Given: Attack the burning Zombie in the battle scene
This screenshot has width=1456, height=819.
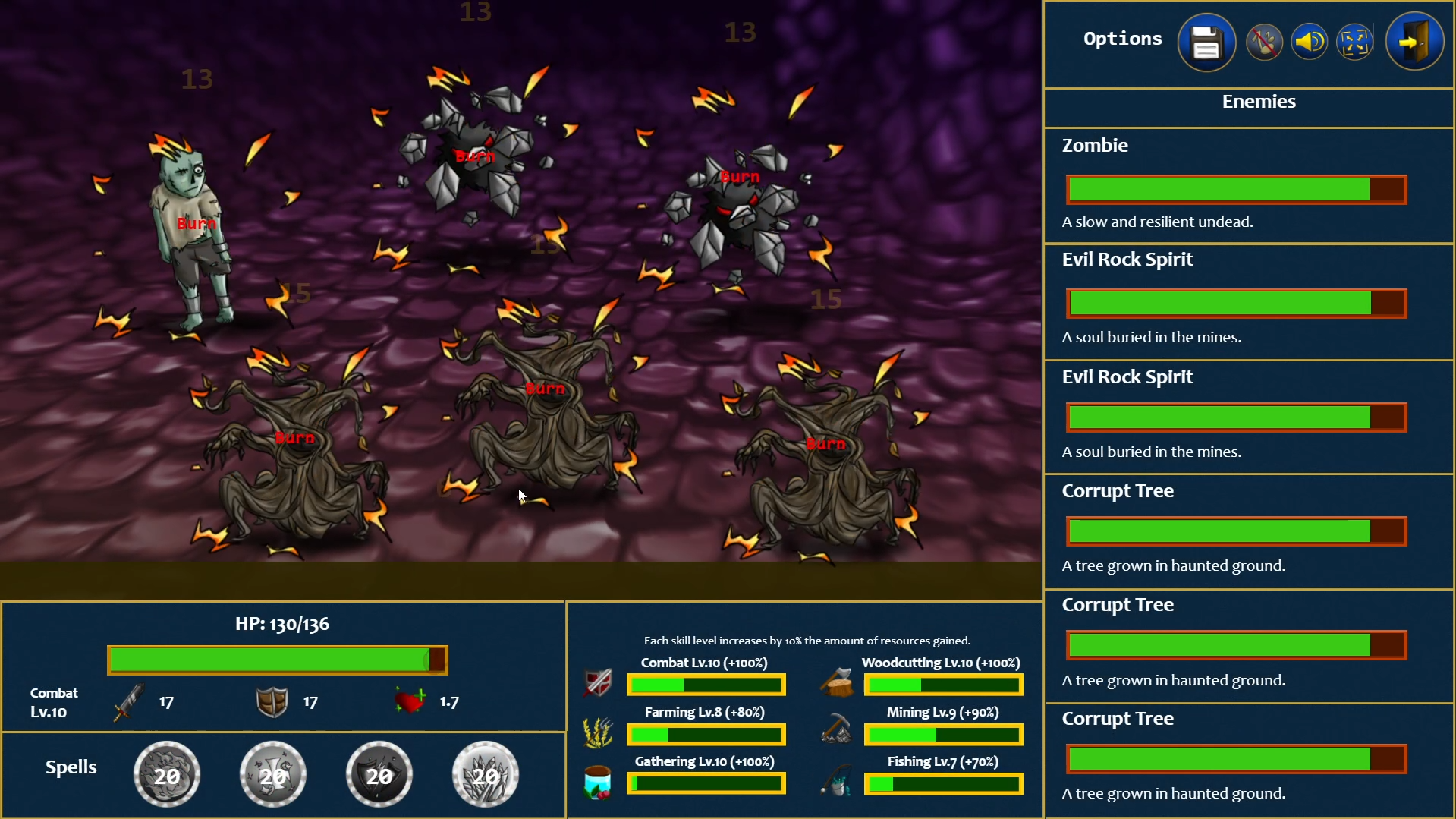Looking at the screenshot, I should click(x=190, y=228).
